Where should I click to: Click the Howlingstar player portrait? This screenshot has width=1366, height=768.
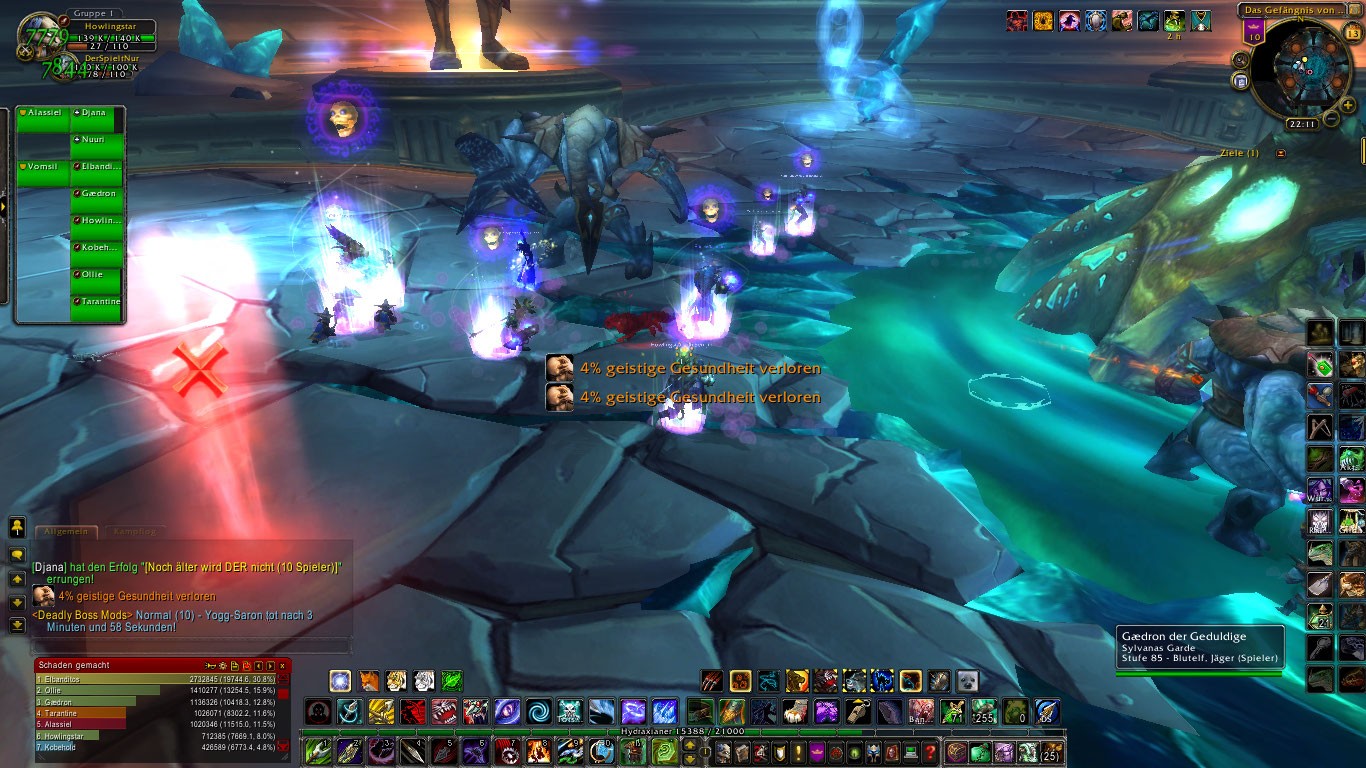click(38, 36)
